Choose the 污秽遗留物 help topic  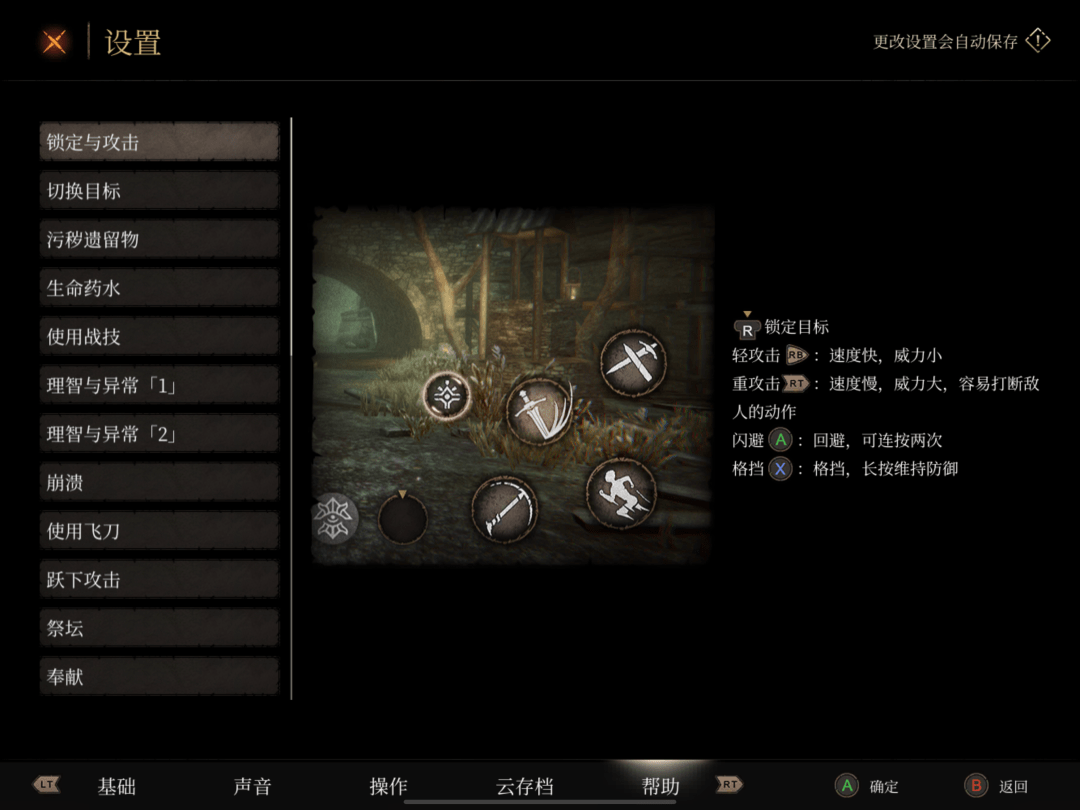coord(159,239)
